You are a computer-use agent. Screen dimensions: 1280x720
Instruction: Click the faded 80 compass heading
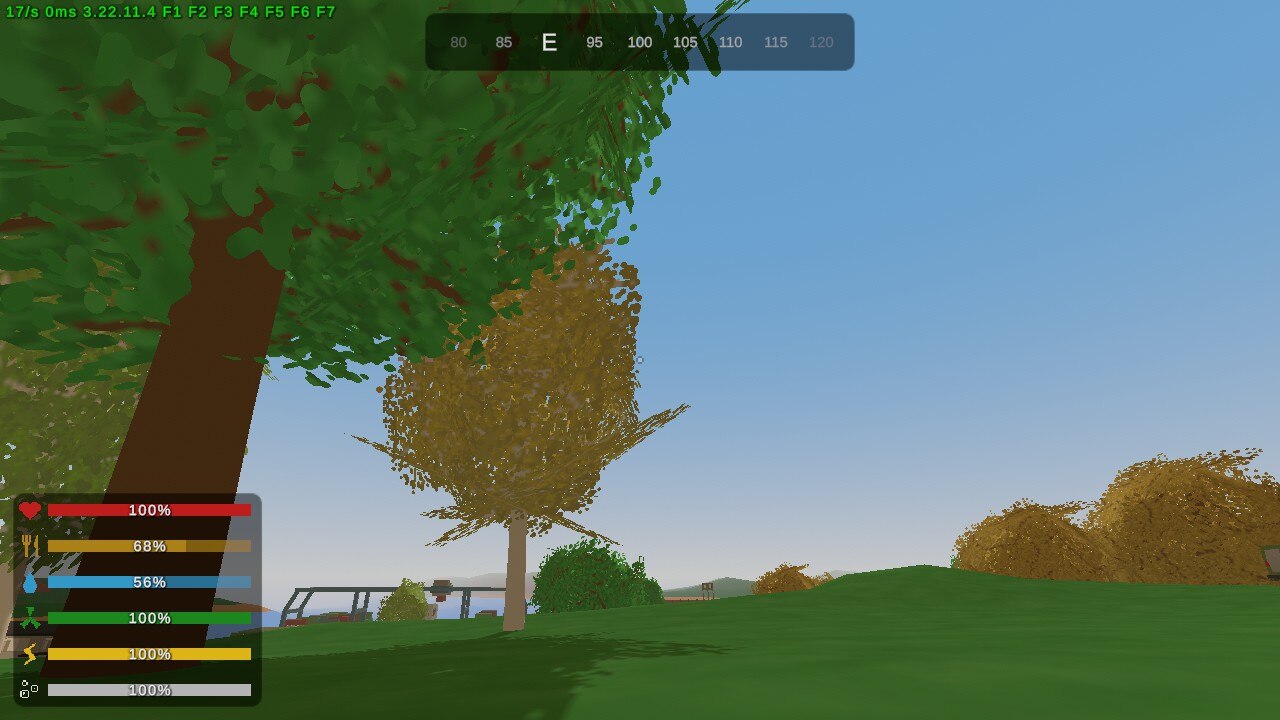[459, 43]
